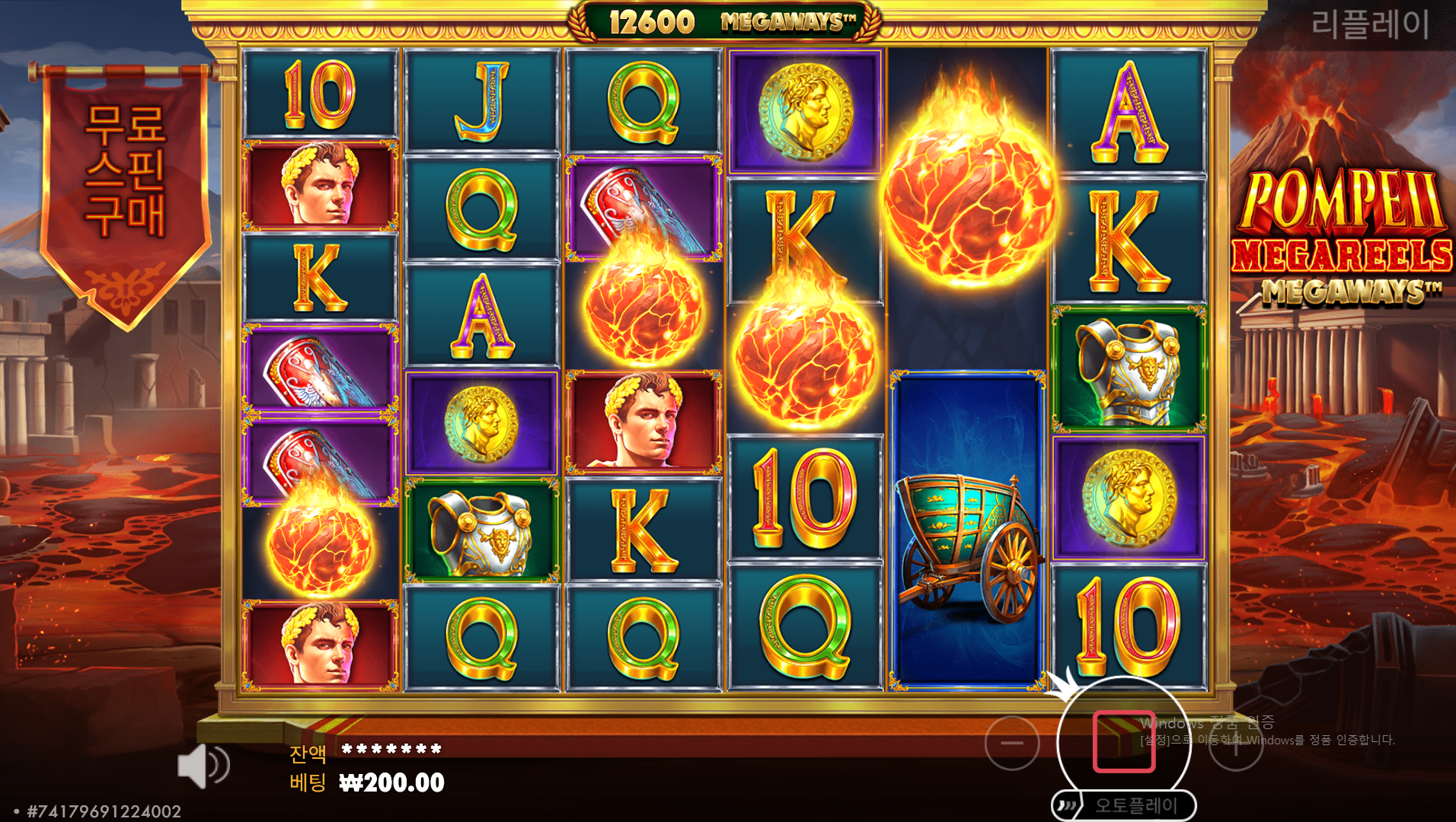Increase the bet with the plus button
The image size is (1456, 822).
1235,744
